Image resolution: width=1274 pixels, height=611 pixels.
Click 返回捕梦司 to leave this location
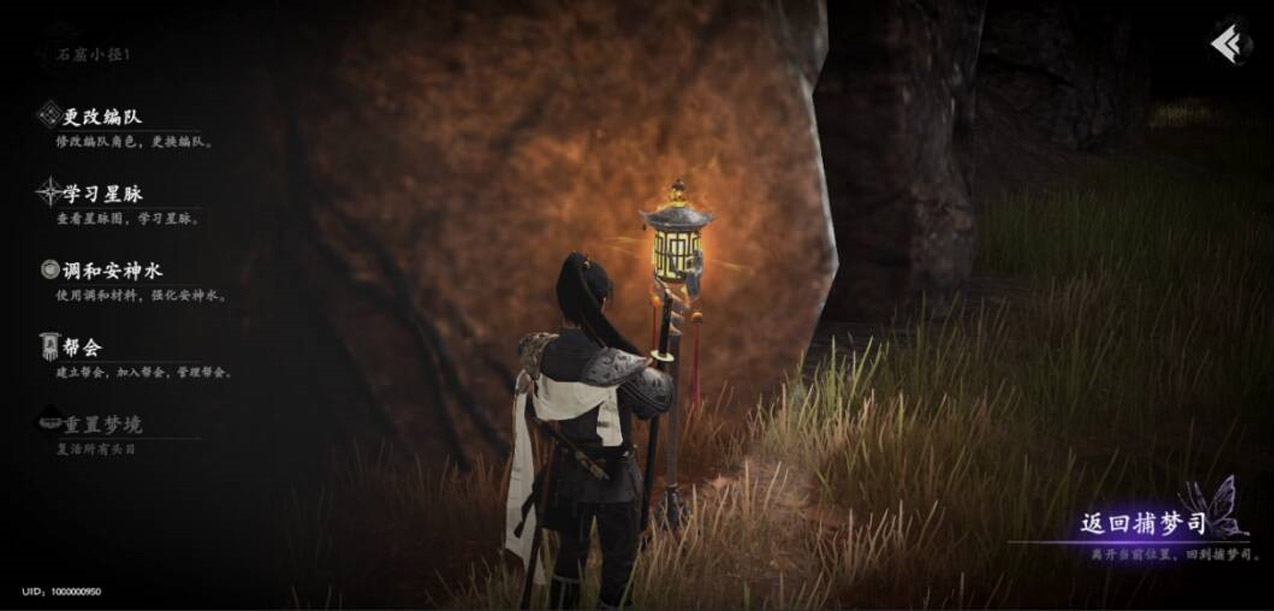[x=1142, y=525]
